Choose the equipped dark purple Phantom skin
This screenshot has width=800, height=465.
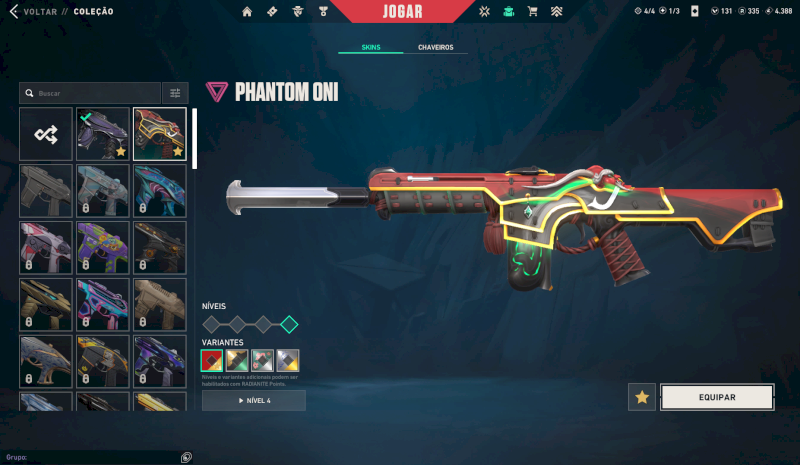(x=103, y=134)
